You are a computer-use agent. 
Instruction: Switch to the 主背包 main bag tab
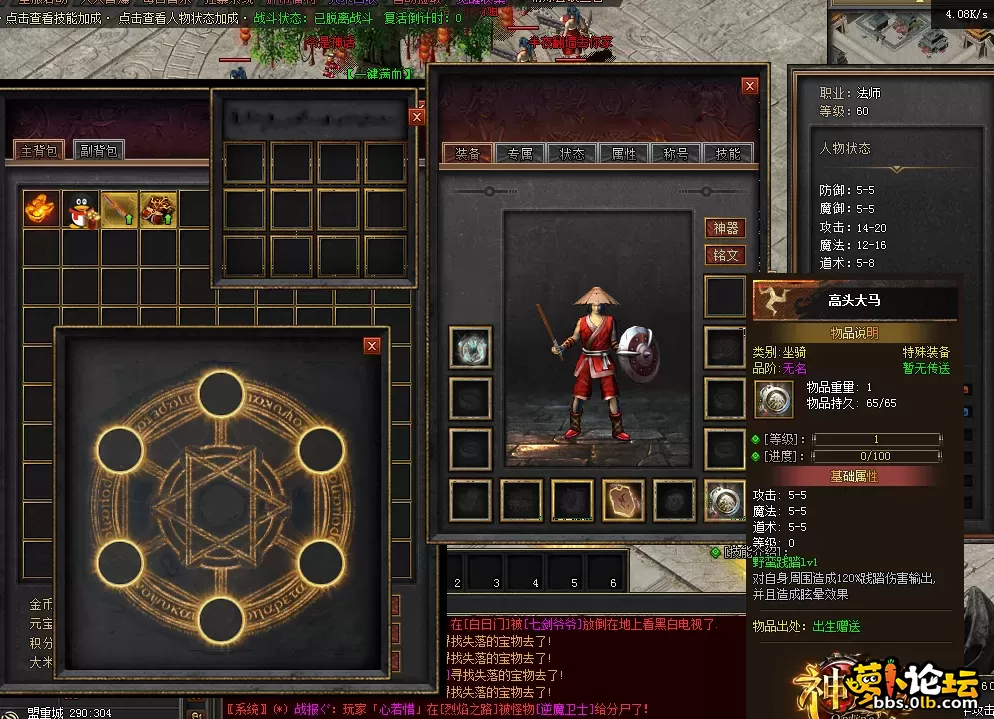pyautogui.click(x=40, y=151)
